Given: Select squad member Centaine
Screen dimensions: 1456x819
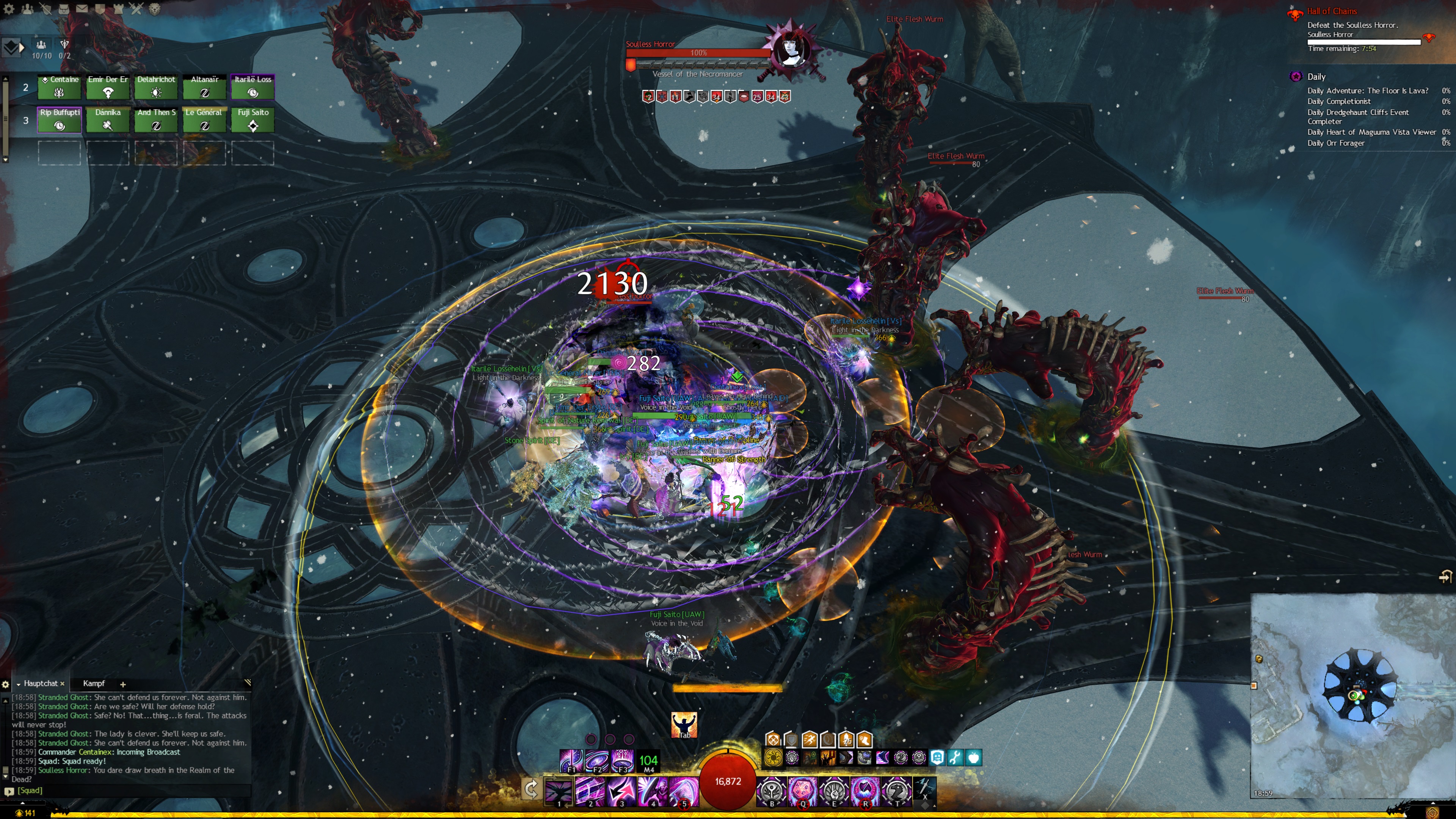Looking at the screenshot, I should pos(59,86).
